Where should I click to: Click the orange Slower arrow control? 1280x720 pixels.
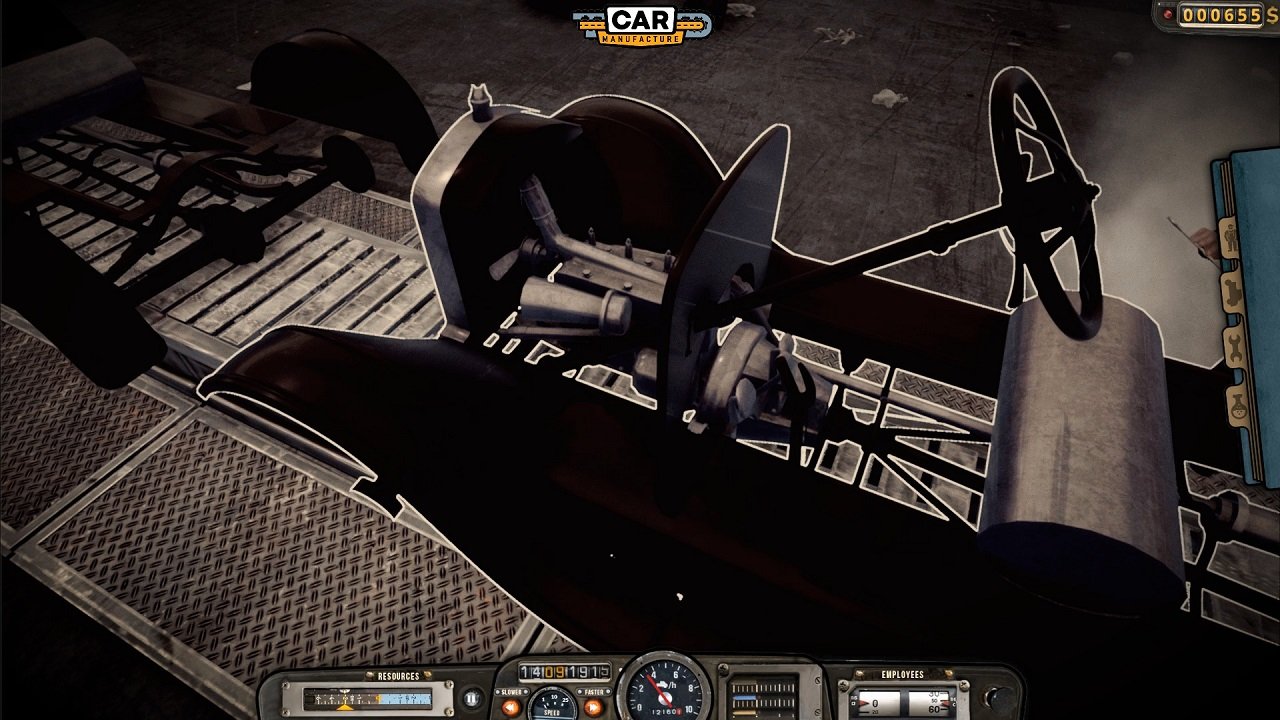[509, 705]
